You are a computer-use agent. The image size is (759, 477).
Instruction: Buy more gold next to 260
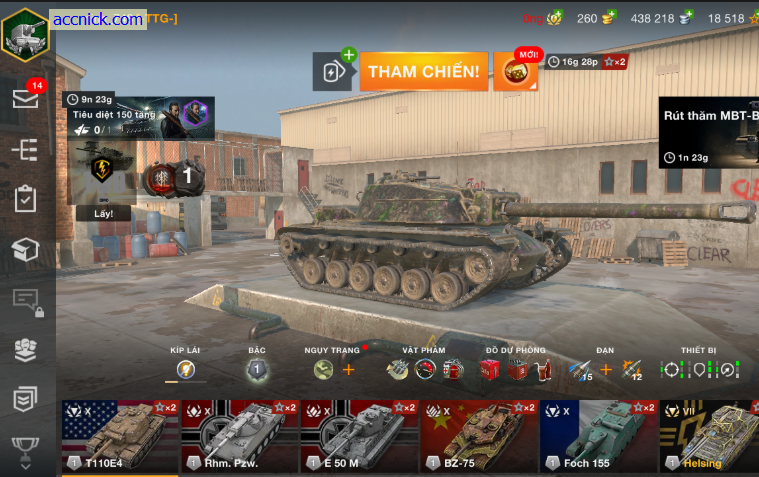click(608, 18)
